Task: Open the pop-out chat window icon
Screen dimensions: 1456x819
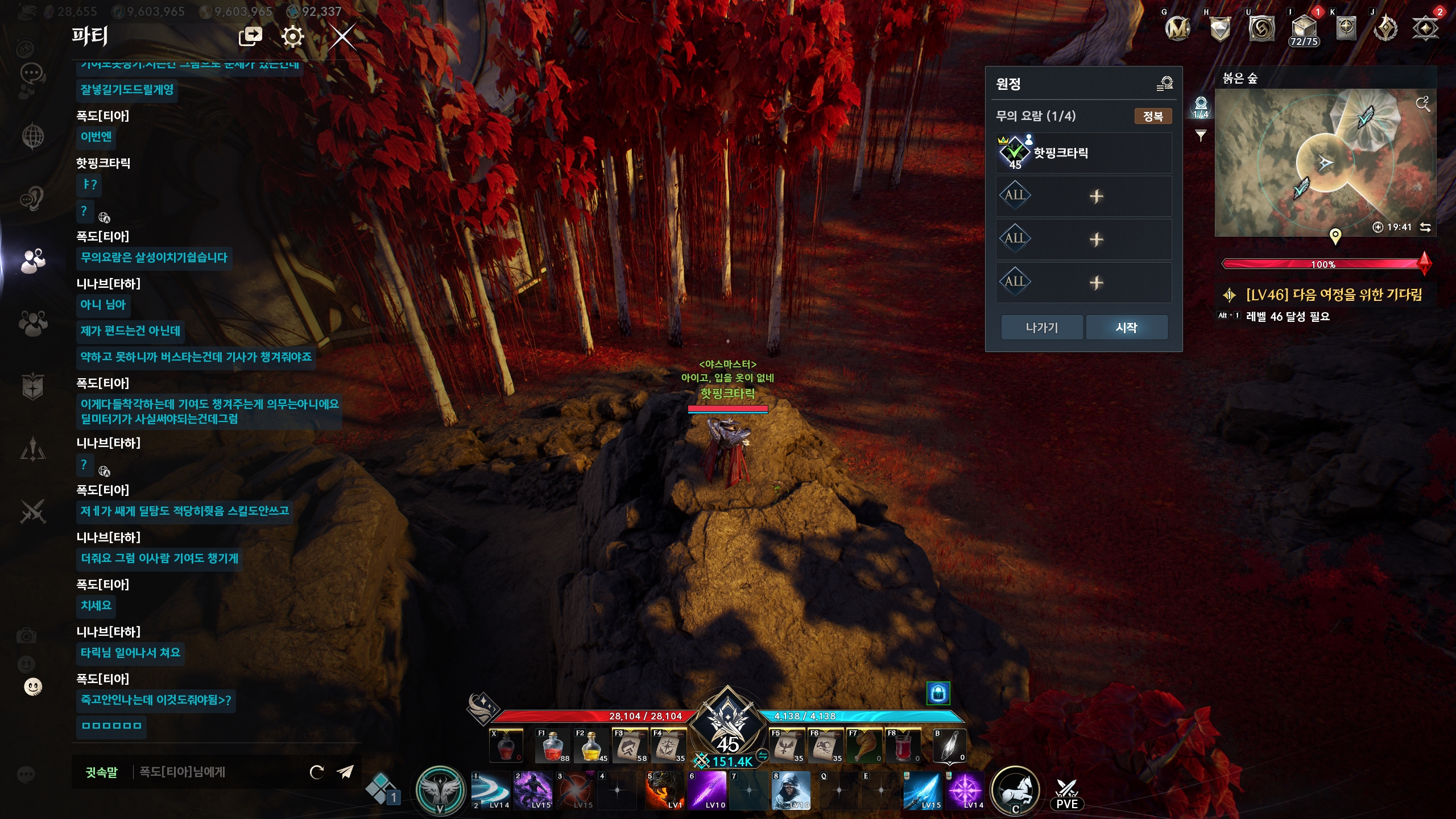Action: pyautogui.click(x=250, y=36)
